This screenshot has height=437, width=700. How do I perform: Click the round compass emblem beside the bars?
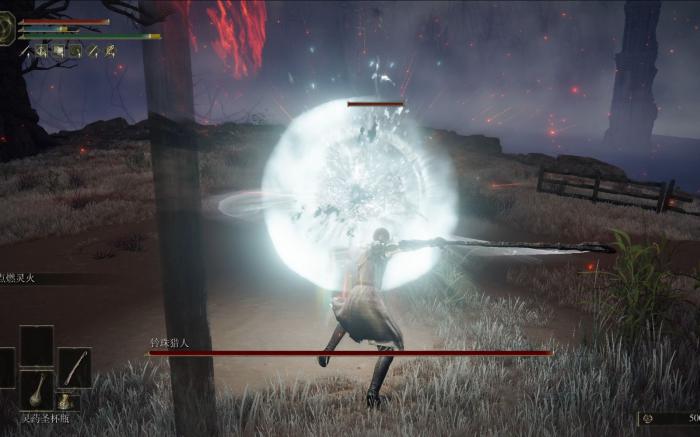[x=7, y=32]
